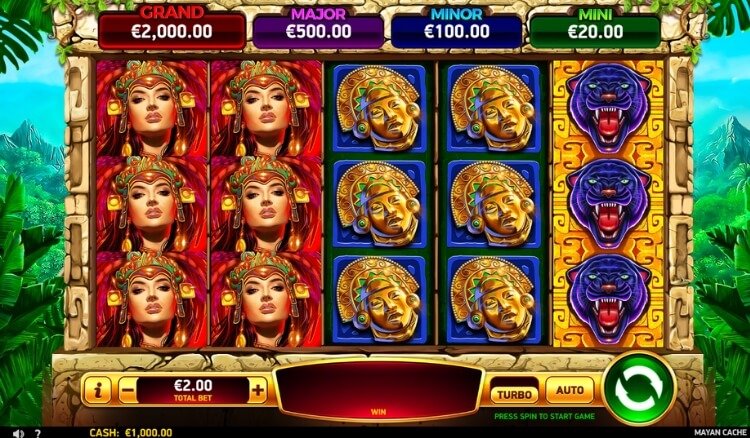Enable Turbo spin mode
750x438 pixels.
(514, 391)
